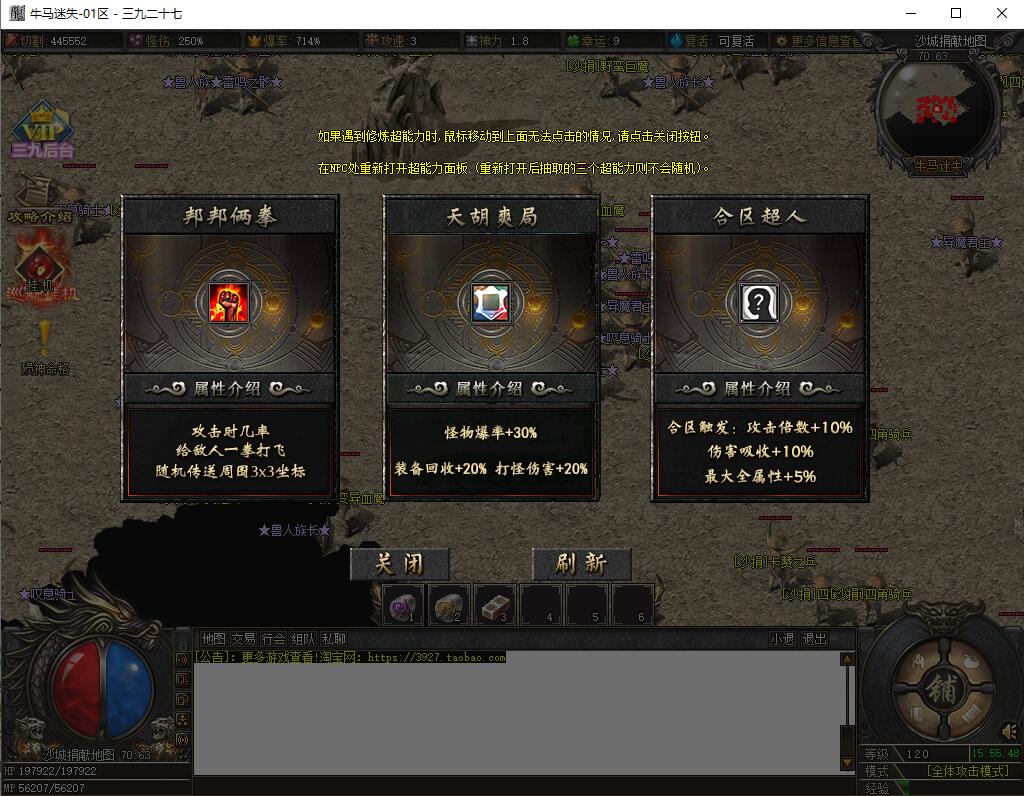The image size is (1024, 796).
Task: Switch to the 私聊 private chat tab
Action: tap(334, 639)
